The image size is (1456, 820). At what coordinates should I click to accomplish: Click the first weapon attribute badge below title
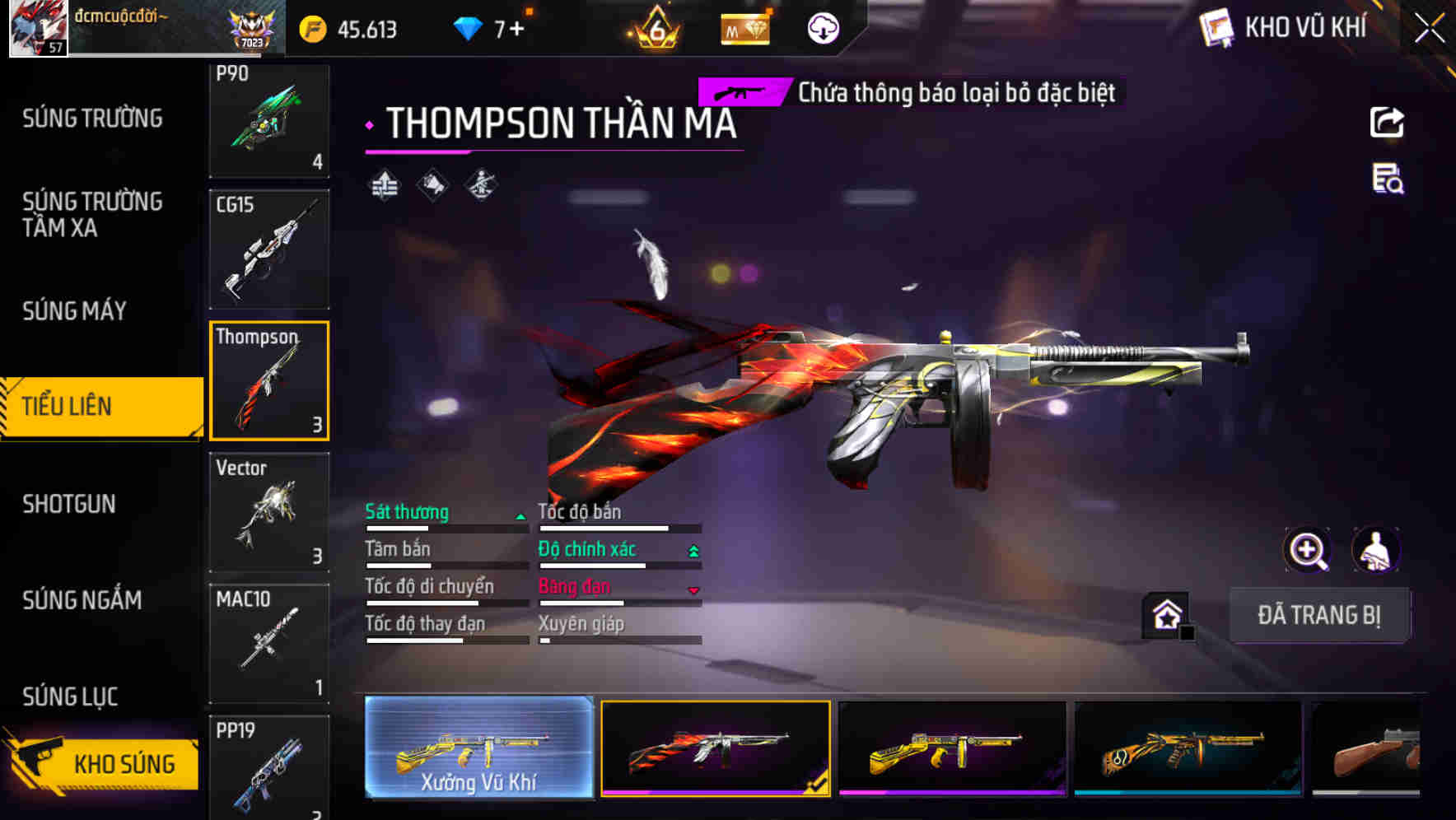point(383,184)
